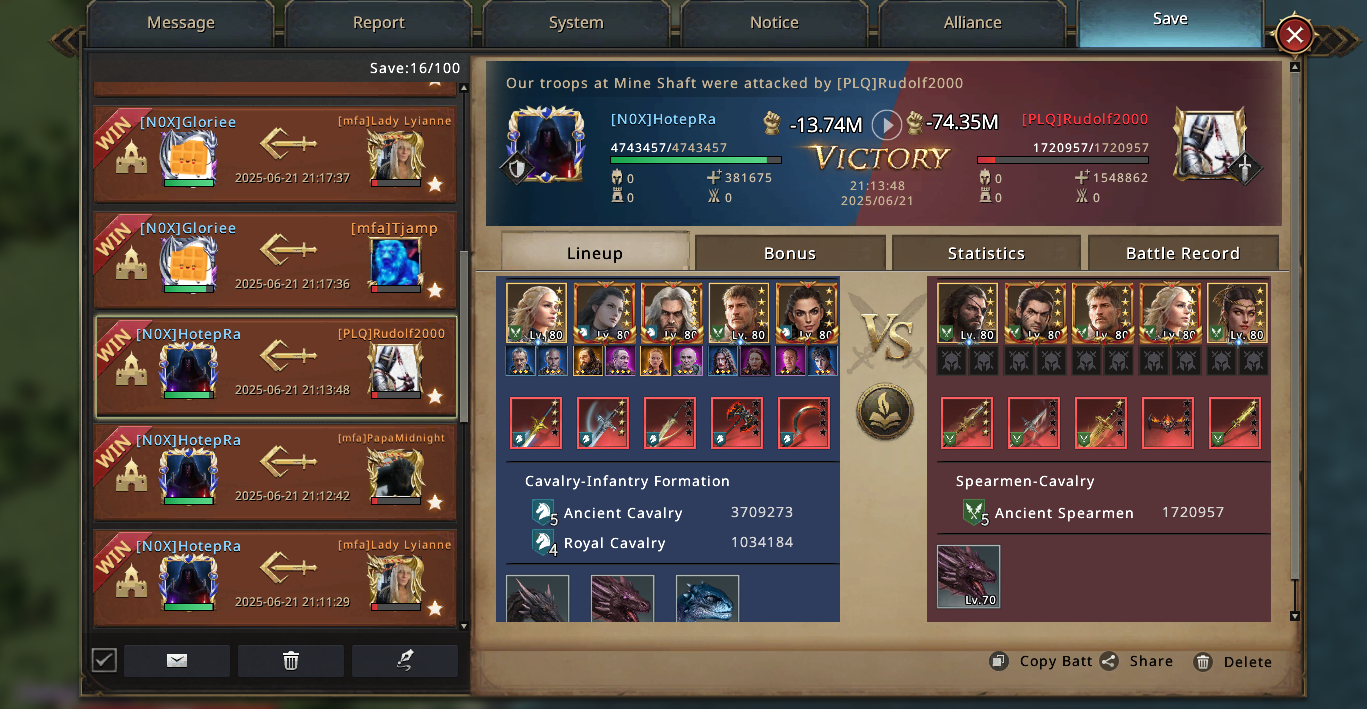The width and height of the screenshot is (1367, 709).
Task: Open the Report tab
Action: click(378, 22)
